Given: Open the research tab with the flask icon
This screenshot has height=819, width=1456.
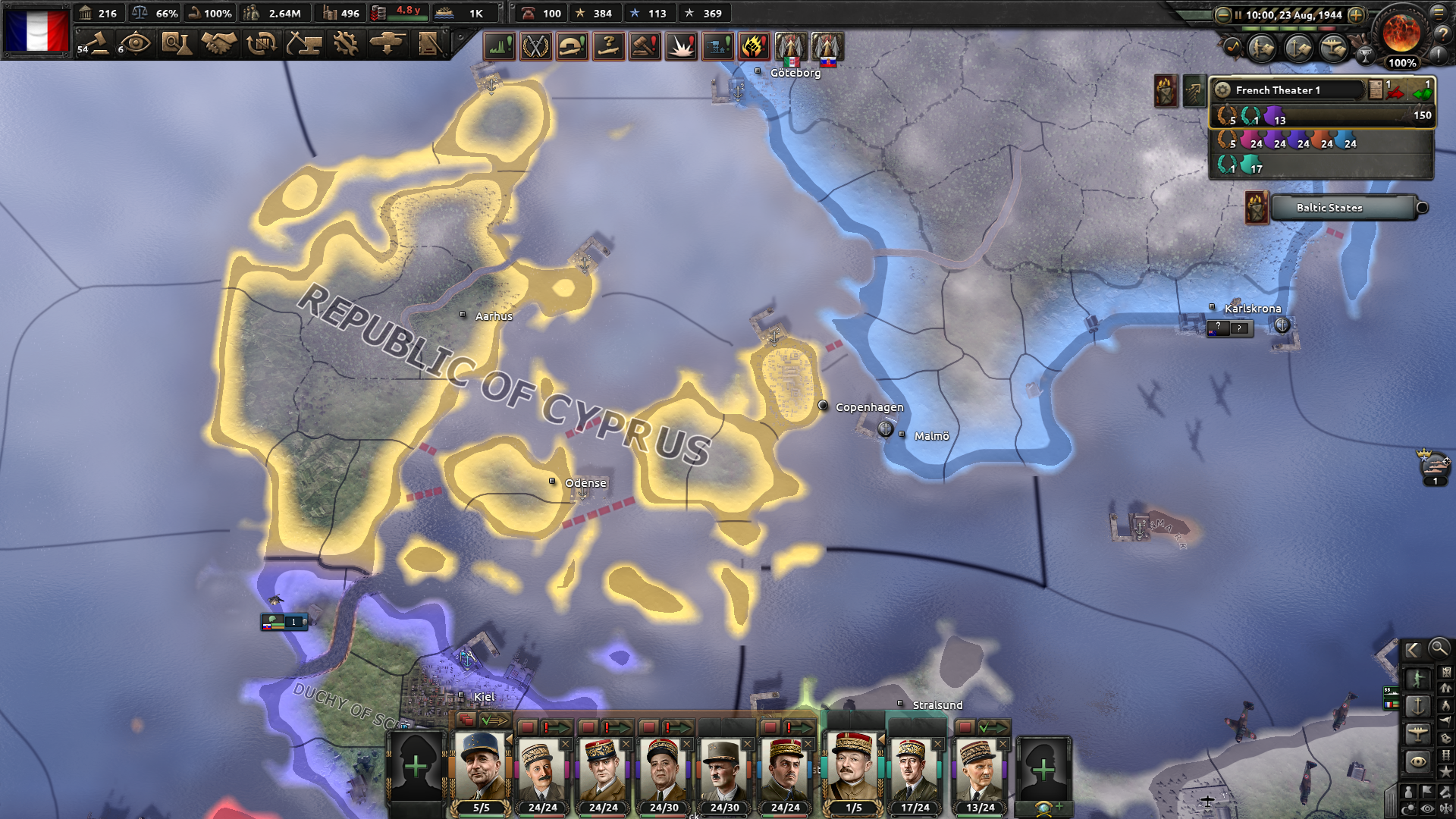Looking at the screenshot, I should click(176, 44).
